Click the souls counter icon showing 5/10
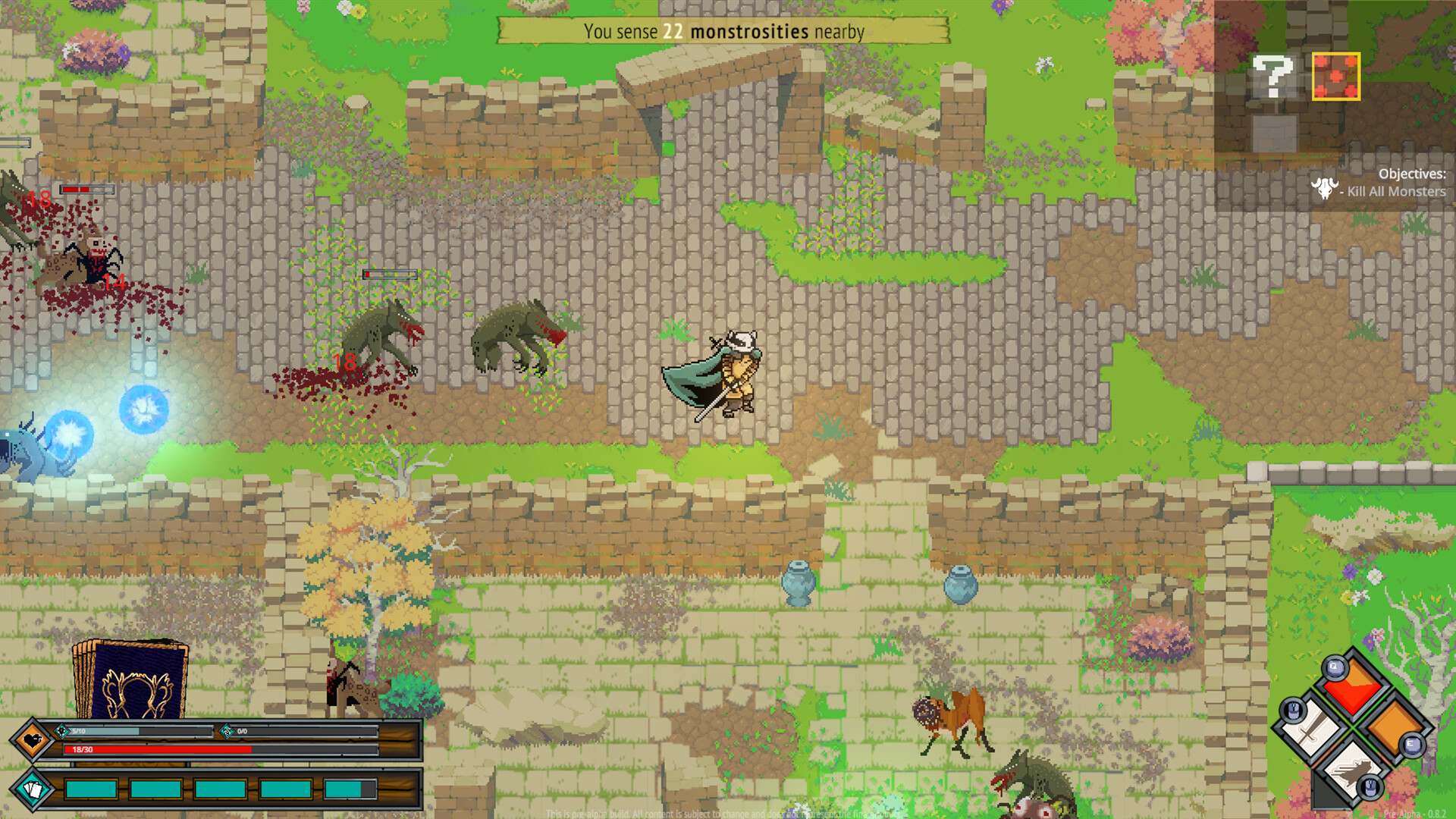The height and width of the screenshot is (819, 1456). pyautogui.click(x=62, y=731)
